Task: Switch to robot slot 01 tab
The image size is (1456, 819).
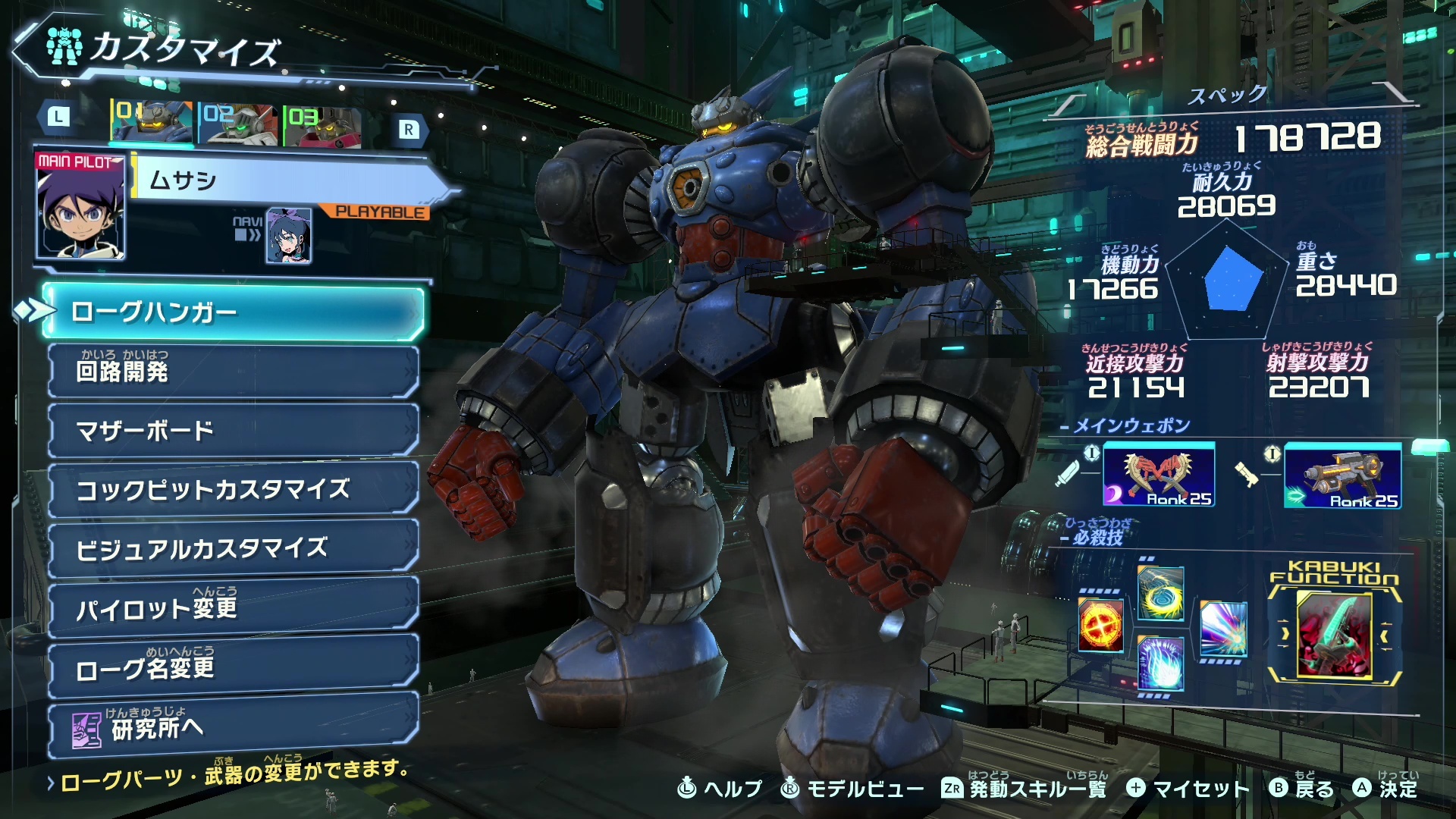Action: [x=152, y=123]
